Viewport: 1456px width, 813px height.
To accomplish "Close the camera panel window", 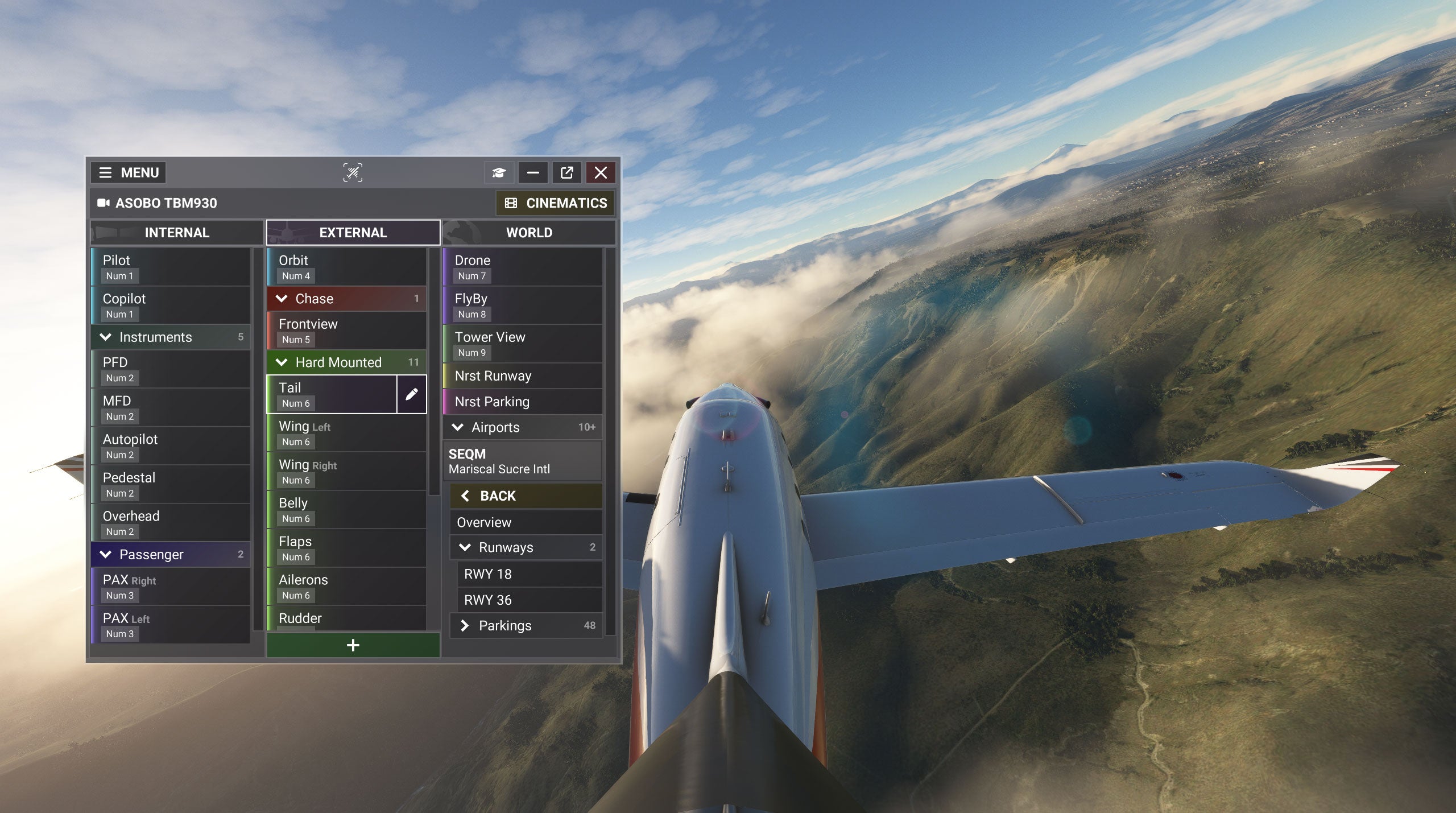I will [601, 172].
